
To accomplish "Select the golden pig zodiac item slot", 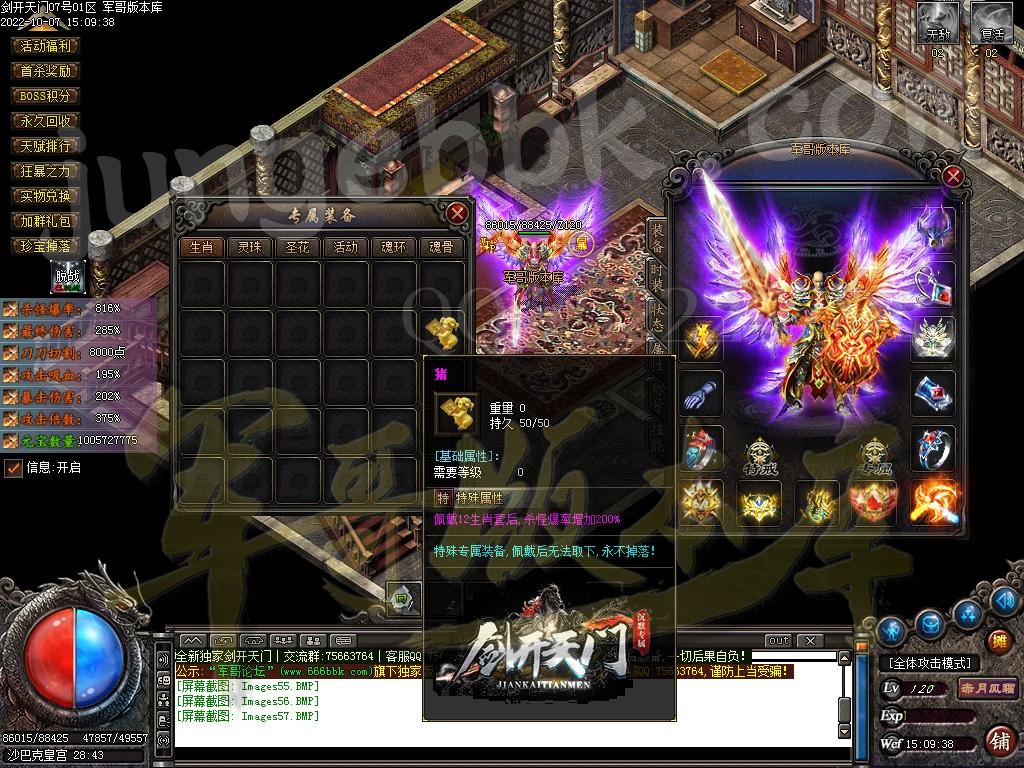I will click(x=441, y=332).
